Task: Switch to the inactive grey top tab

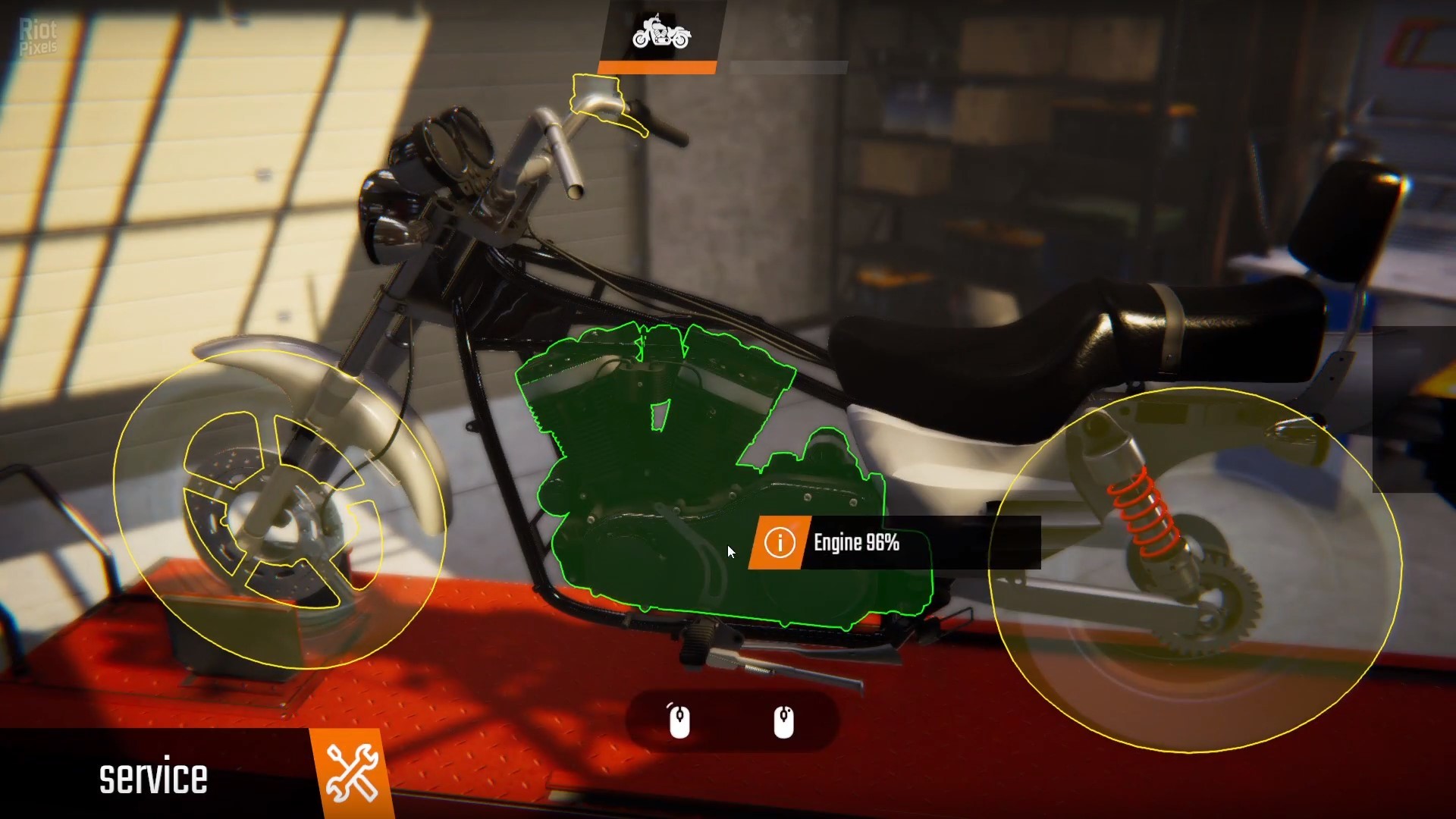Action: click(788, 67)
